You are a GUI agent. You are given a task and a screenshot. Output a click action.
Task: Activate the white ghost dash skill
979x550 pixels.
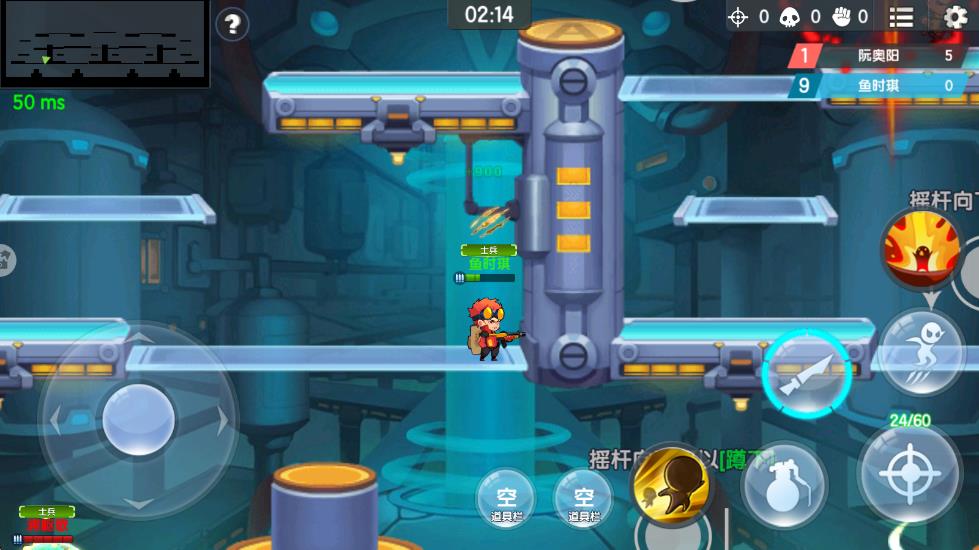(921, 352)
